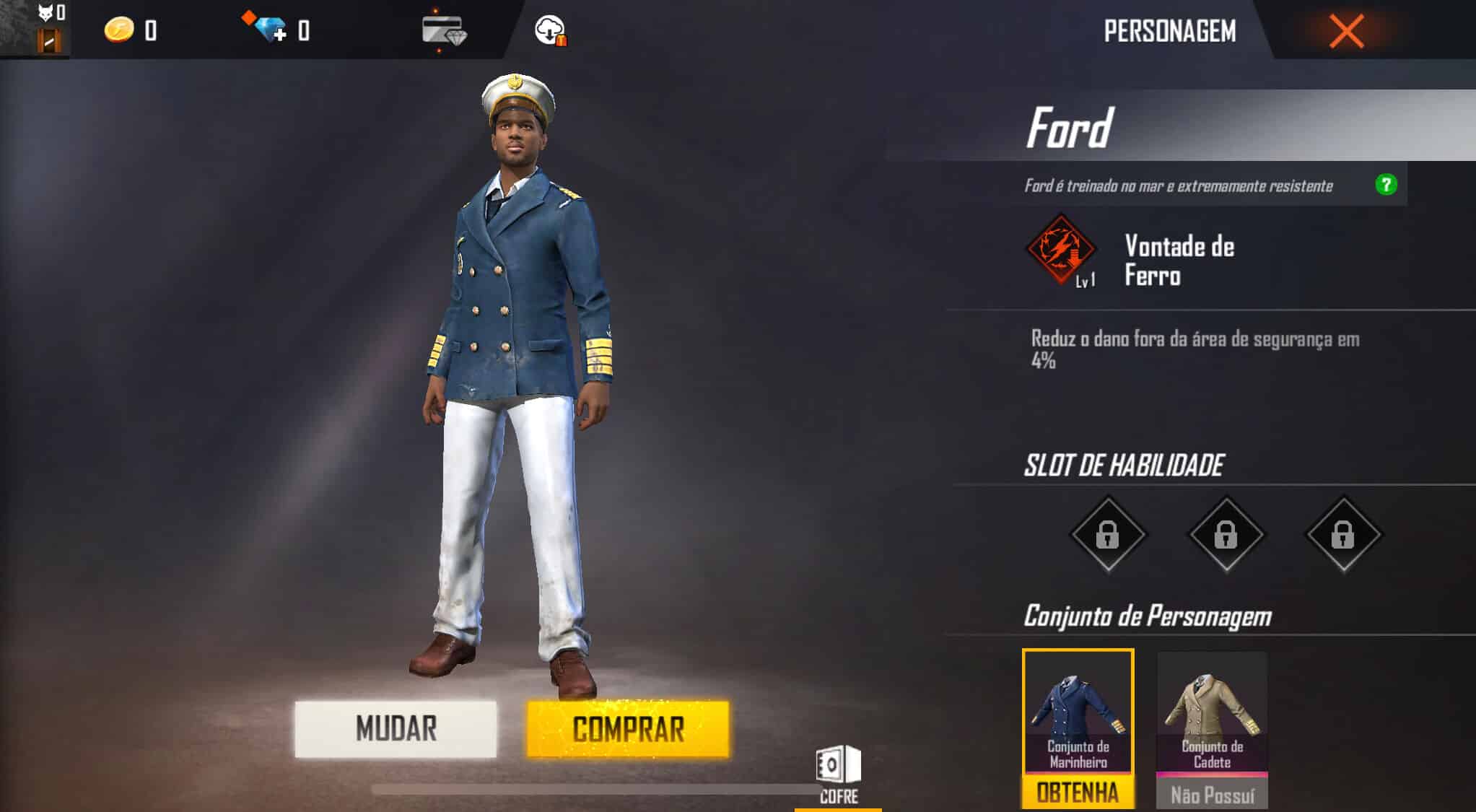The width and height of the screenshot is (1476, 812).
Task: Click the Ford character name header
Action: pyautogui.click(x=1070, y=126)
